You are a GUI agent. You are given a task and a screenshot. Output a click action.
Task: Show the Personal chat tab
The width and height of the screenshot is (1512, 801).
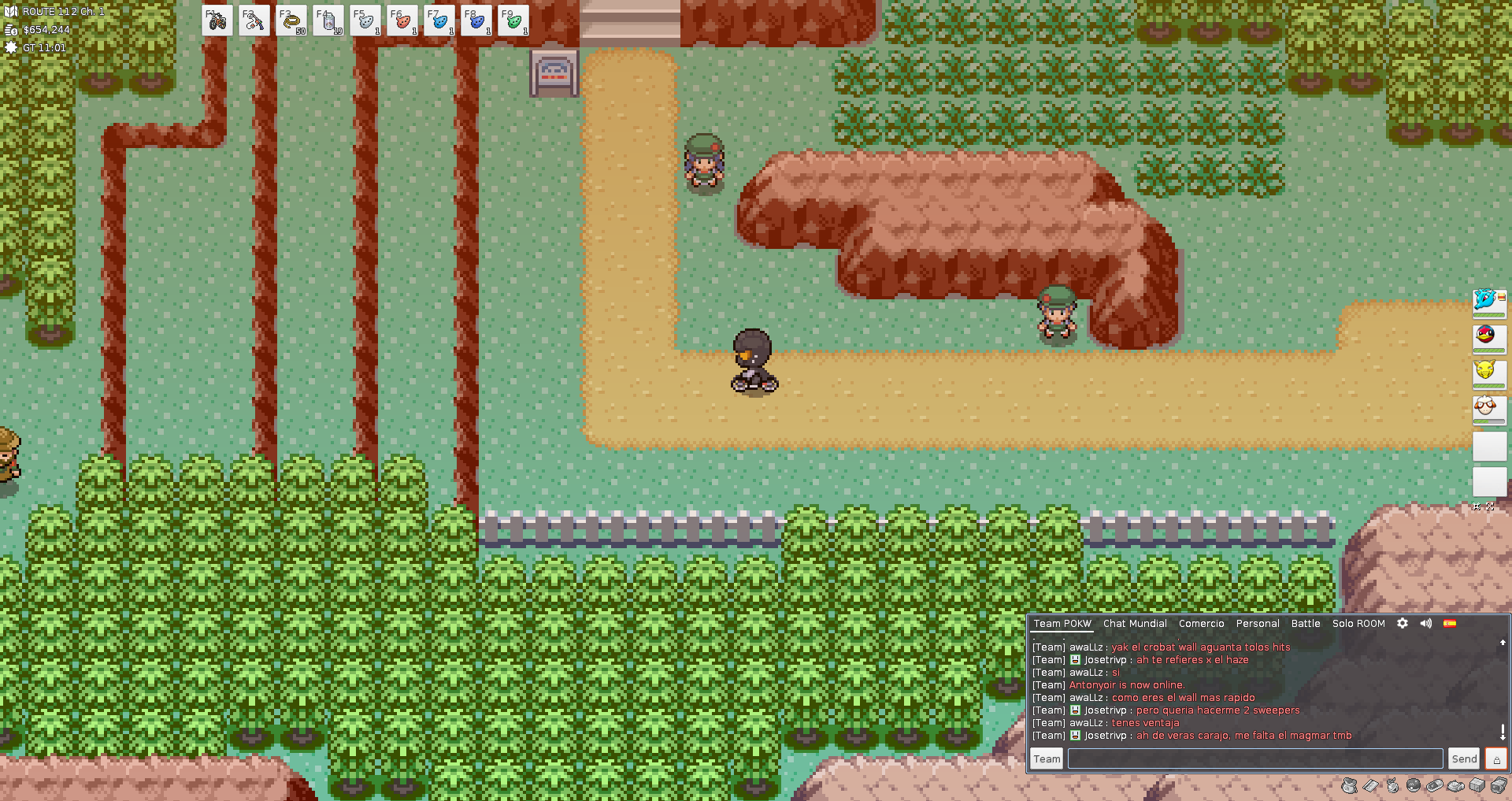1257,623
